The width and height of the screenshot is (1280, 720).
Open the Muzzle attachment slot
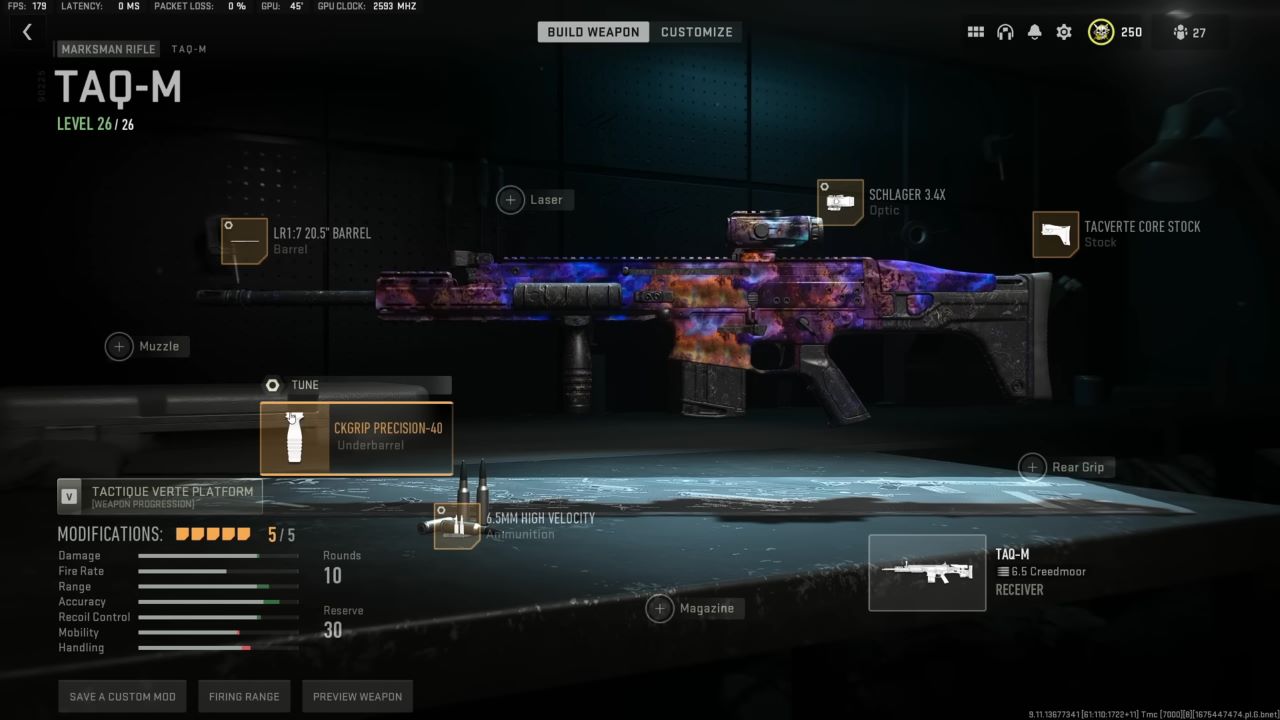(x=119, y=346)
